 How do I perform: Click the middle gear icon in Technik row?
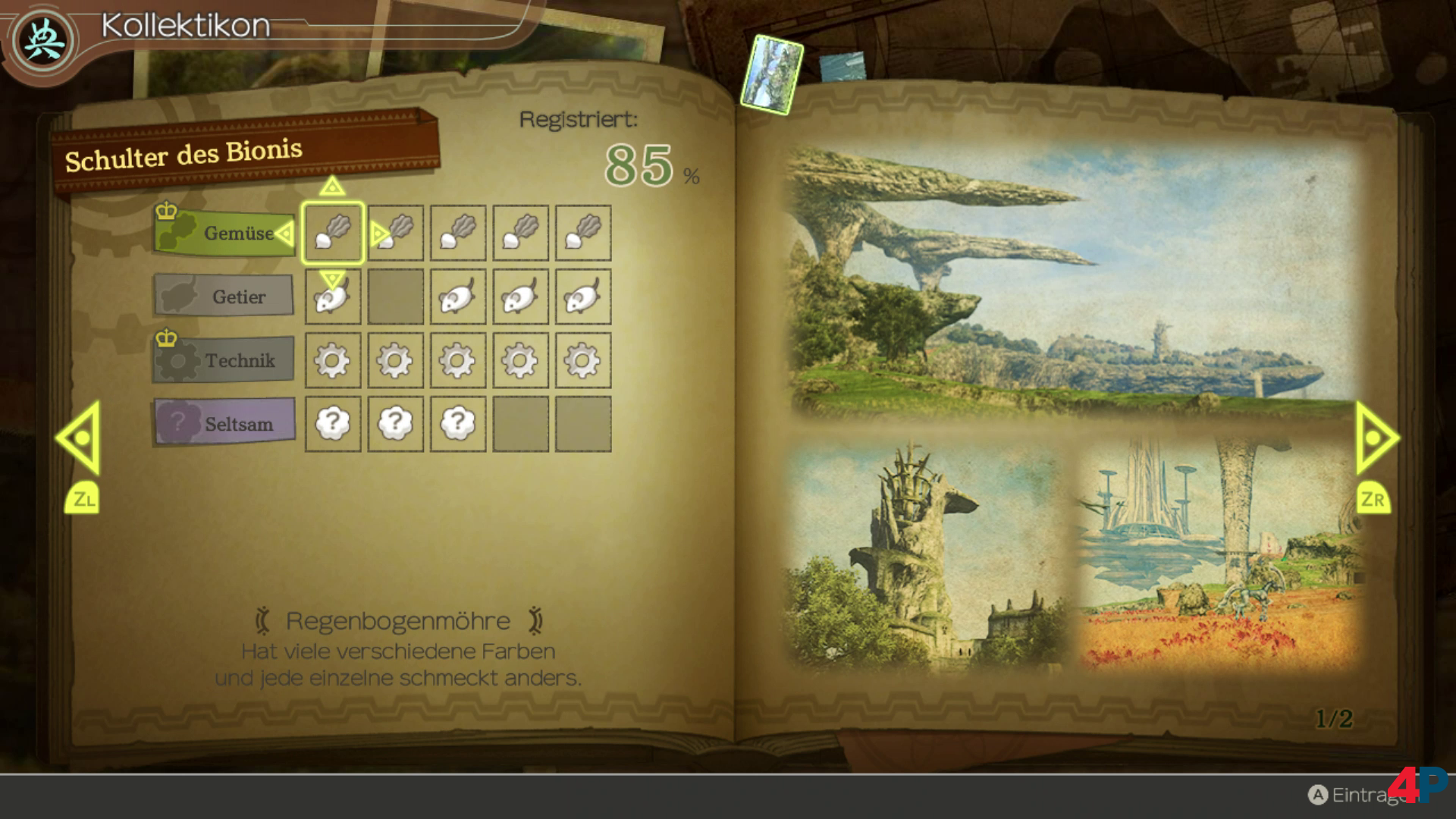pyautogui.click(x=458, y=362)
